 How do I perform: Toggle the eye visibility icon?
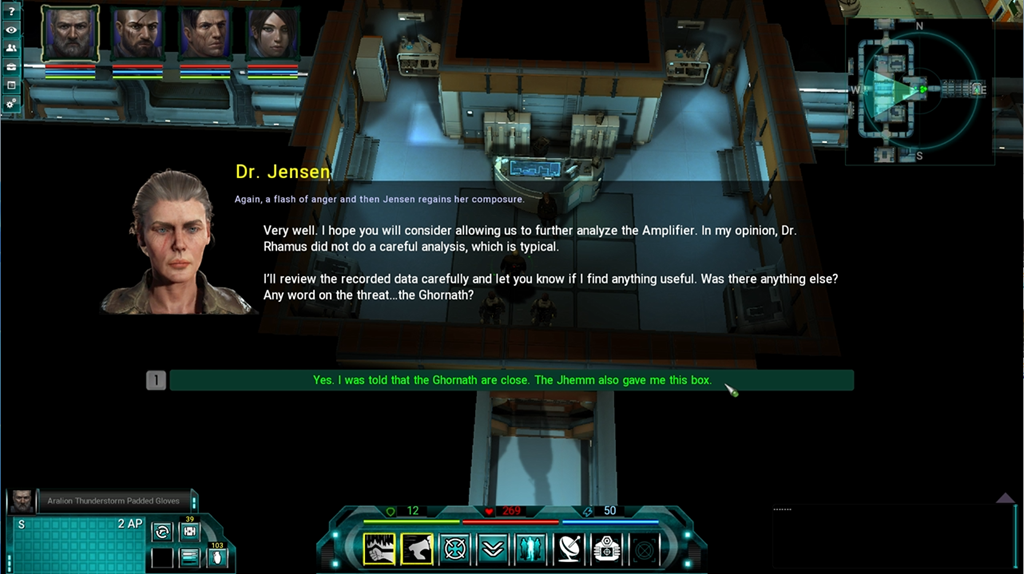coord(11,30)
